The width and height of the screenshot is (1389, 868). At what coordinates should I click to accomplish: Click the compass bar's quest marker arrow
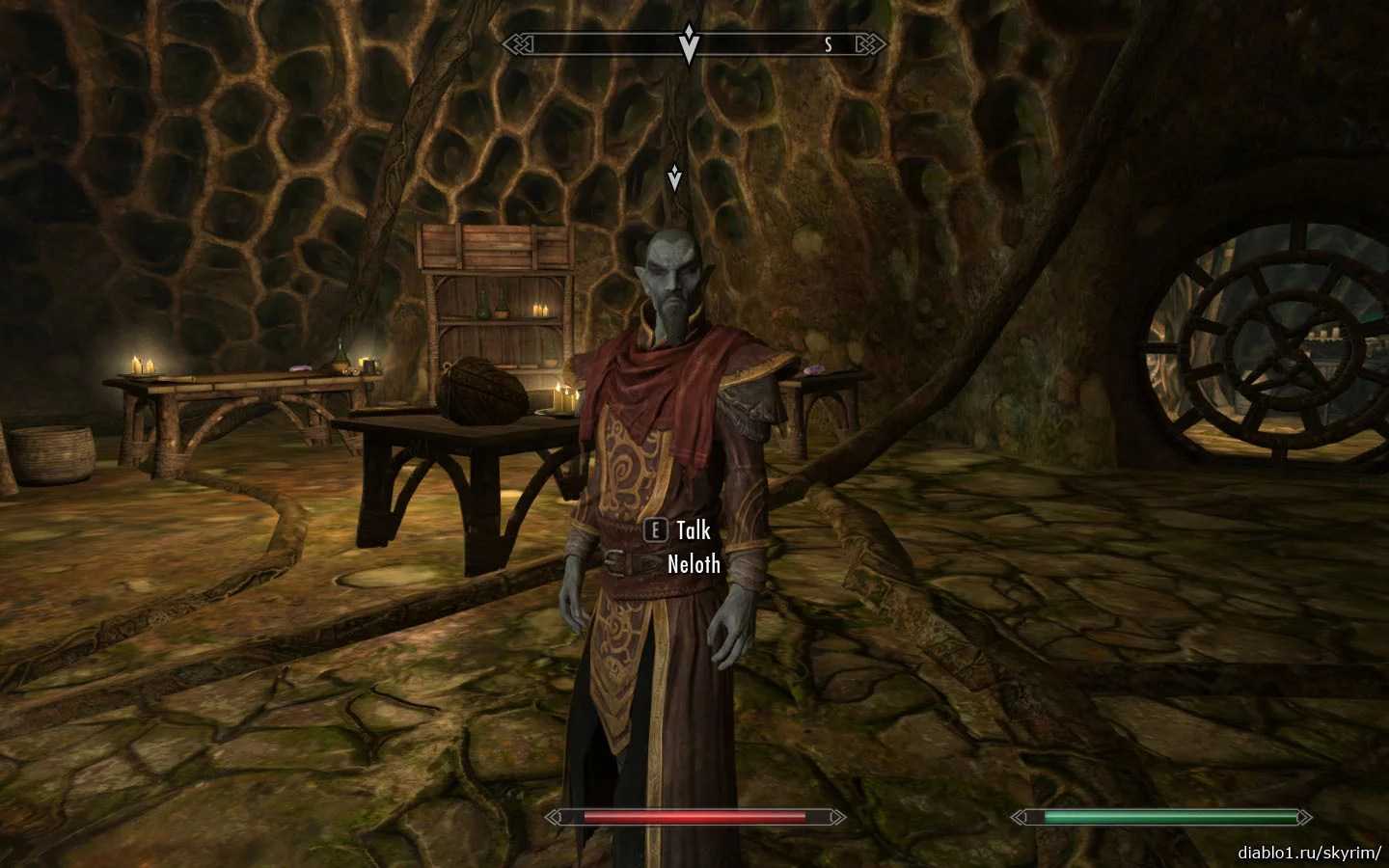[688, 43]
